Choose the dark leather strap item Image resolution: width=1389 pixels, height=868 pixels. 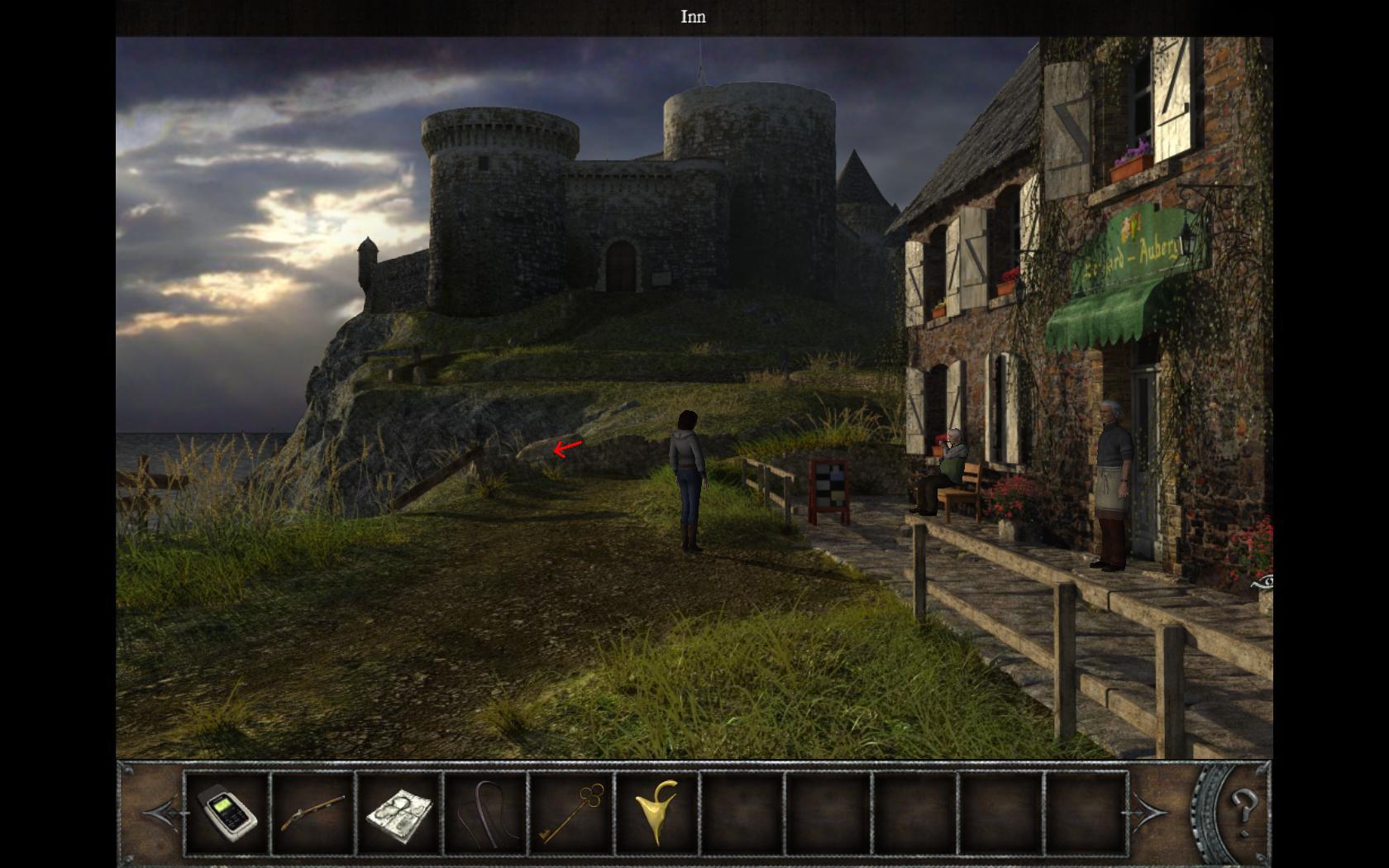(484, 813)
